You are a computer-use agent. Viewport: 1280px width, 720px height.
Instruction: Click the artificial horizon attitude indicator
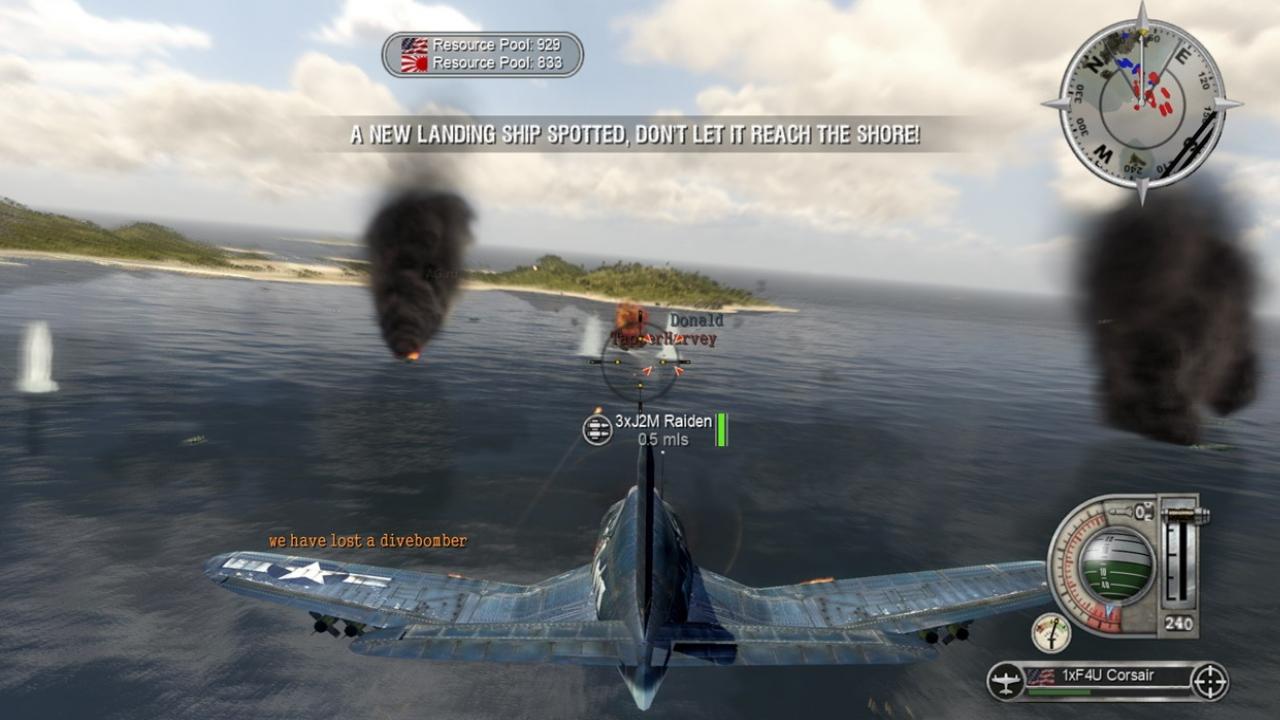tap(1117, 570)
